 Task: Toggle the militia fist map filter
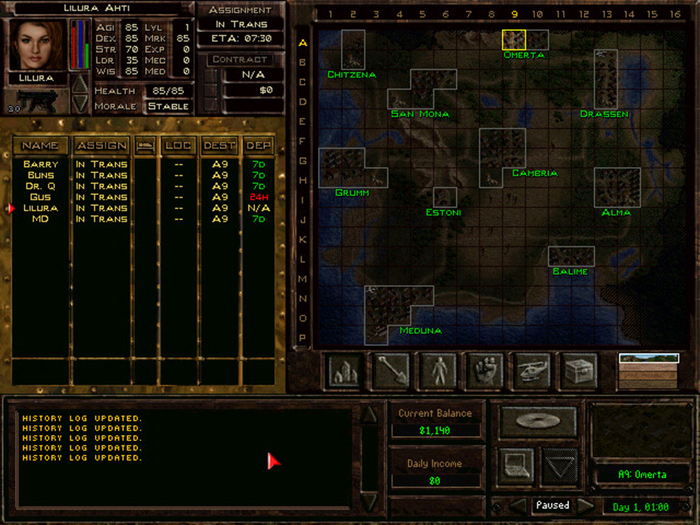485,370
